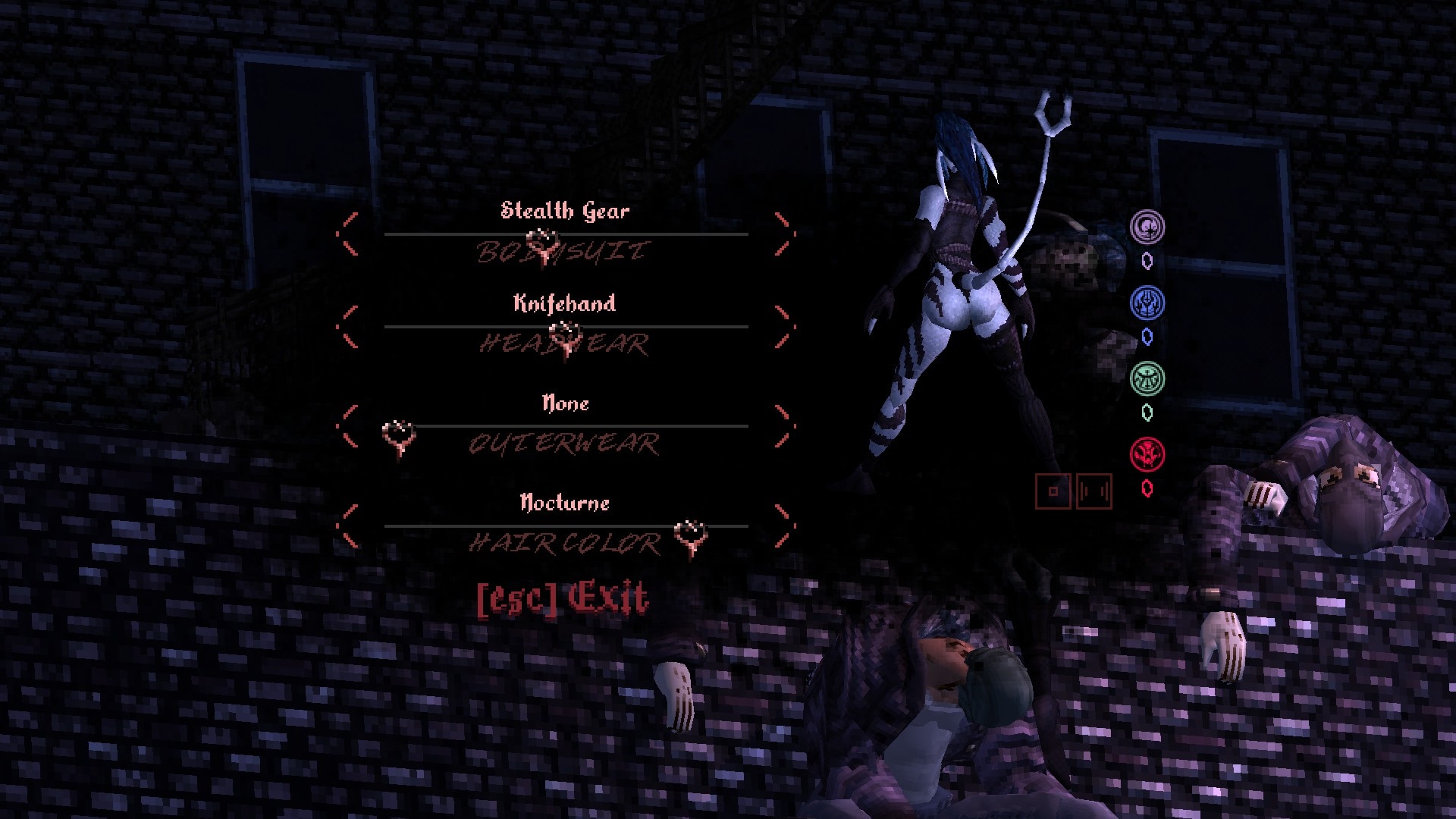1456x819 pixels.
Task: Select the green circular emblem icon
Action: pyautogui.click(x=1147, y=378)
